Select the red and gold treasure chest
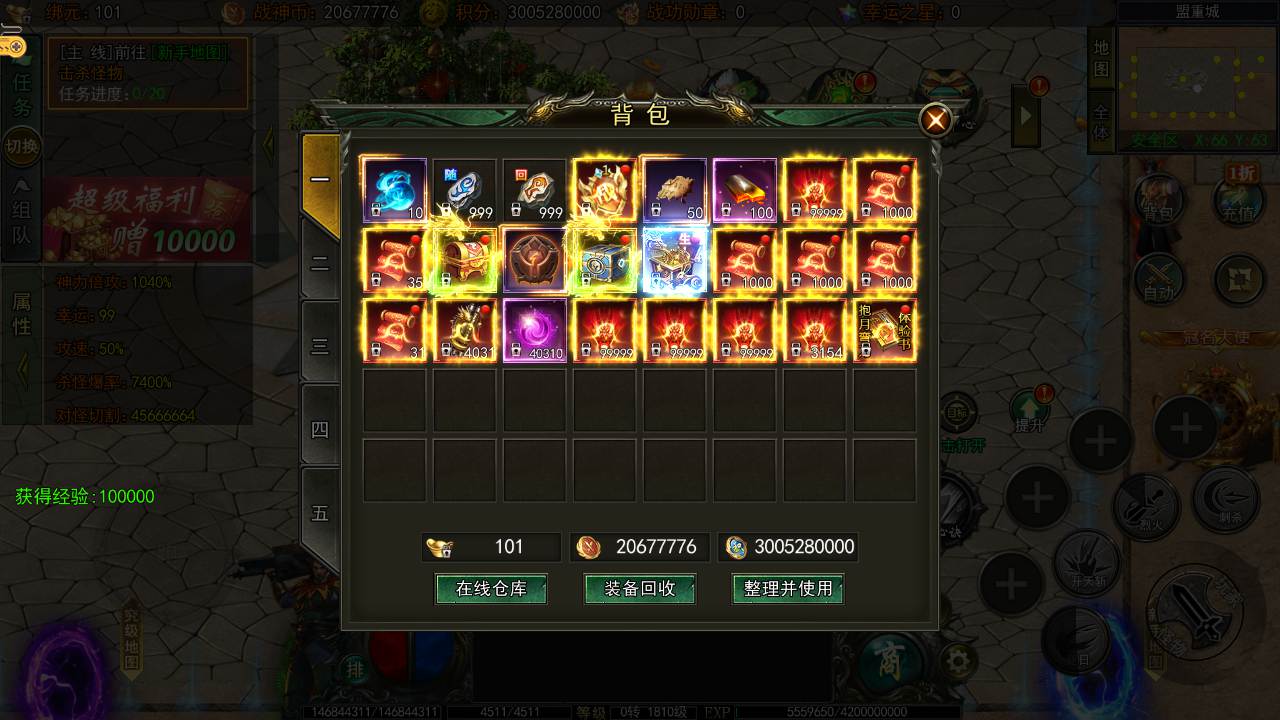 (x=465, y=260)
